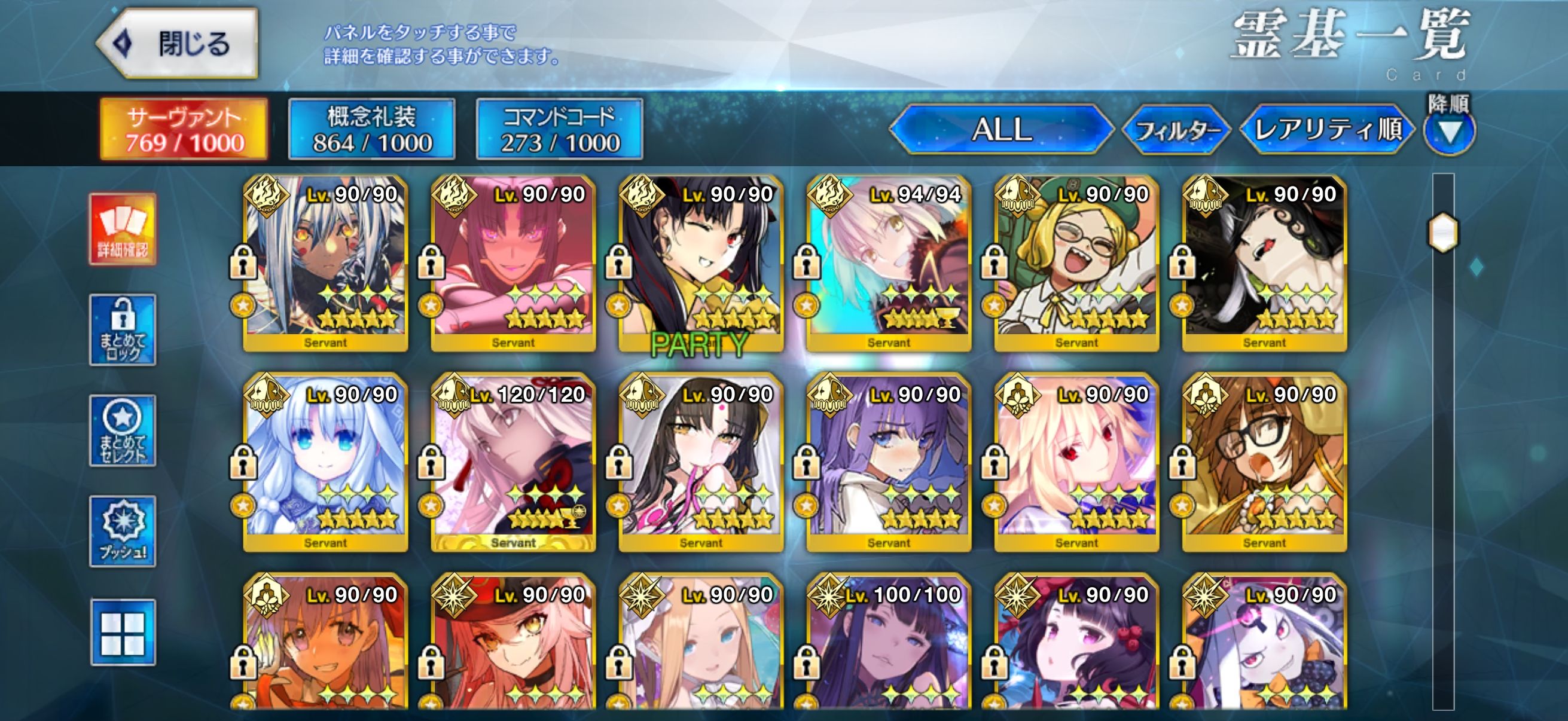Activate the まとめてセレクト star button

tap(123, 431)
